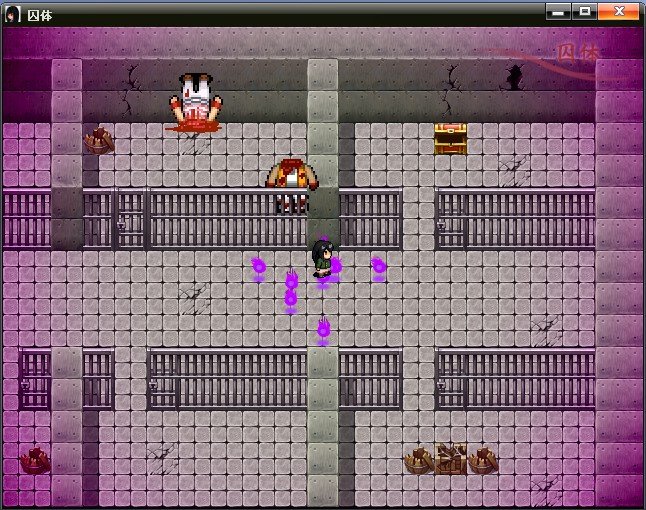
Task: Maximize the game window
Action: 585,11
